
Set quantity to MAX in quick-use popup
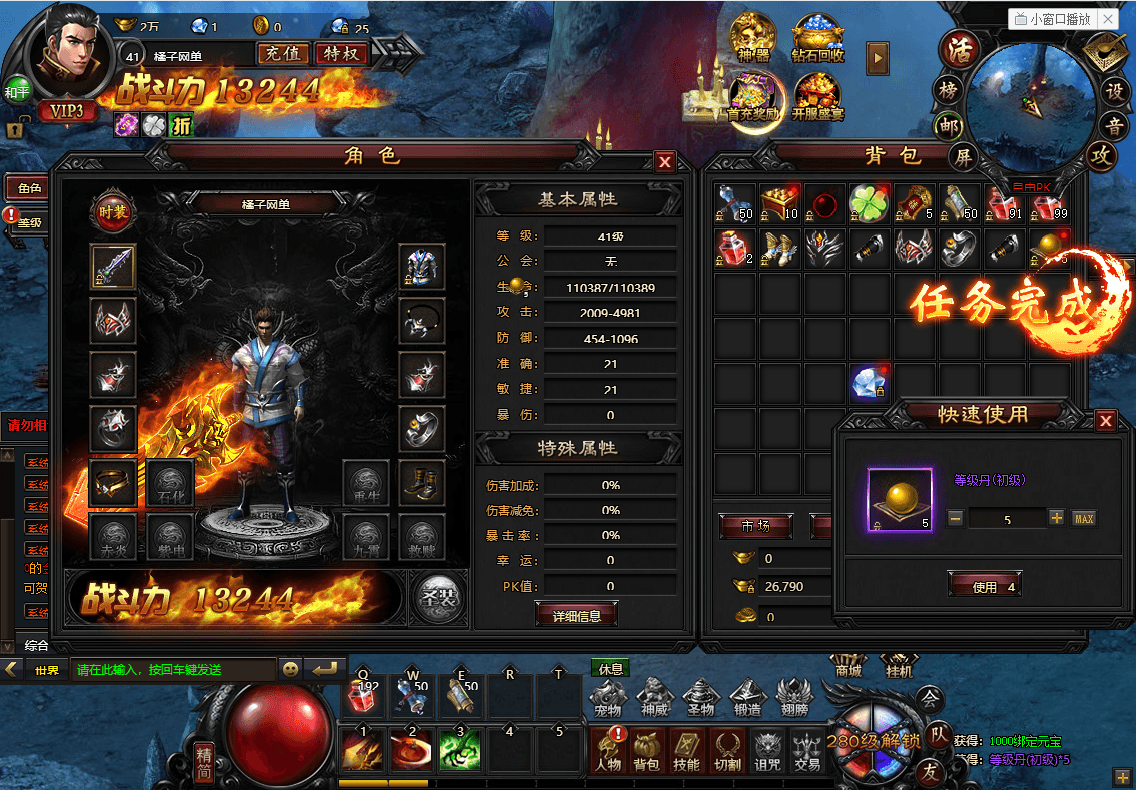(x=1083, y=518)
